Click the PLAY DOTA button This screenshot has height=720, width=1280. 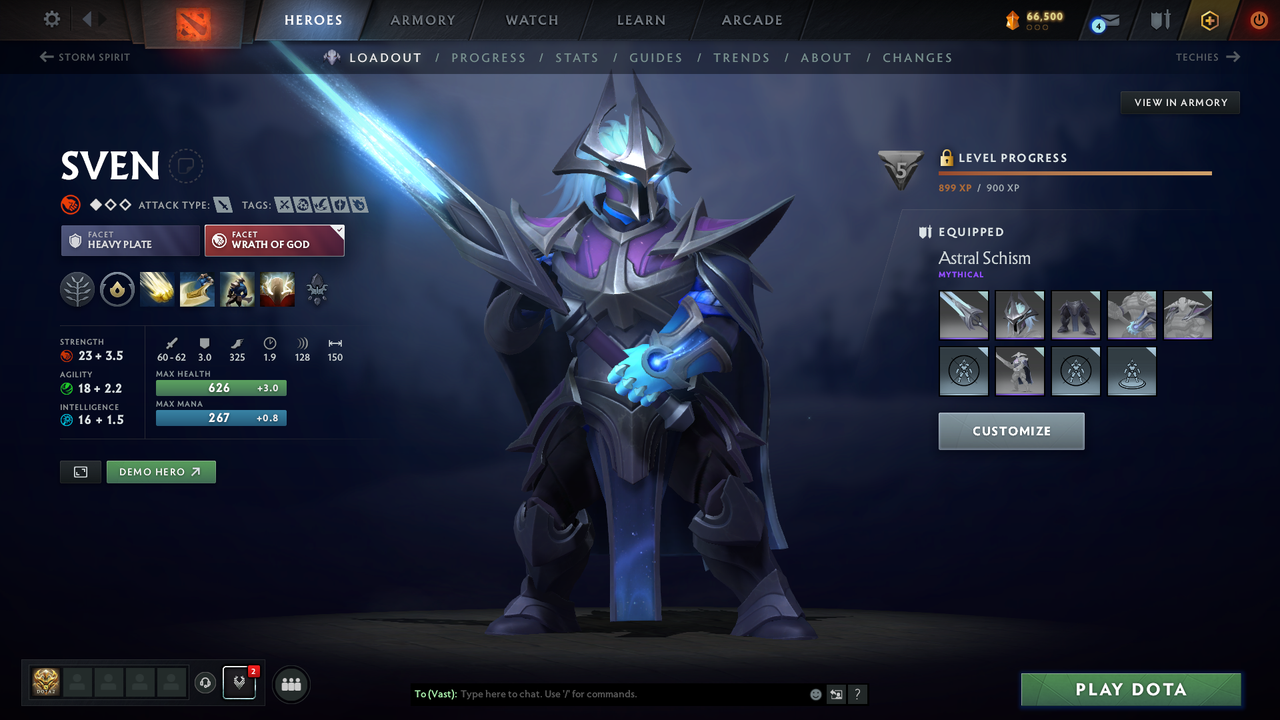click(x=1130, y=689)
